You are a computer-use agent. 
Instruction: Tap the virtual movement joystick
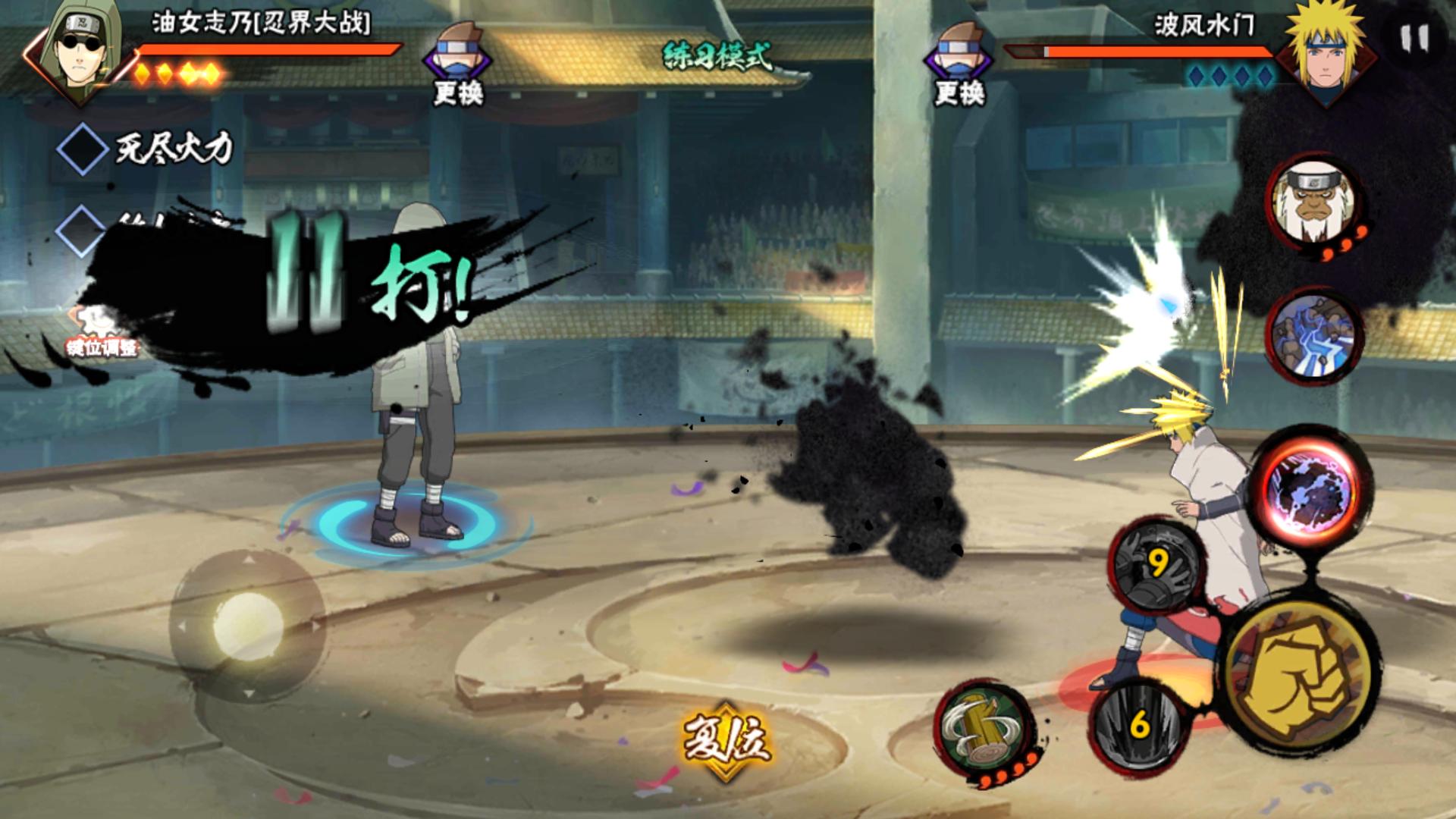click(247, 626)
